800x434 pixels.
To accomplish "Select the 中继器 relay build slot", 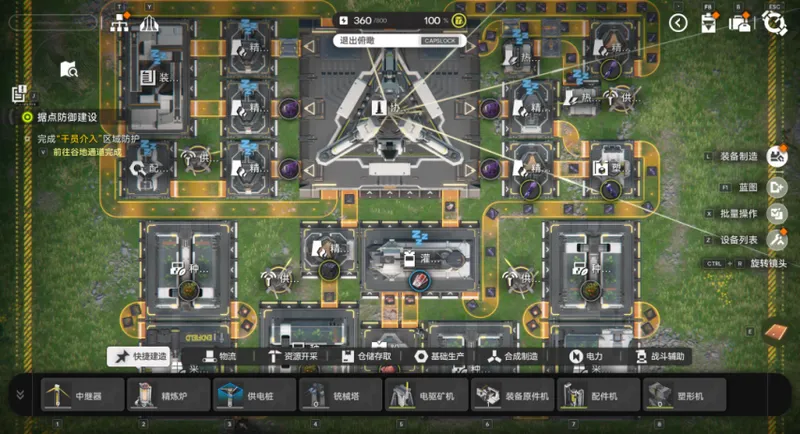I will coord(83,395).
